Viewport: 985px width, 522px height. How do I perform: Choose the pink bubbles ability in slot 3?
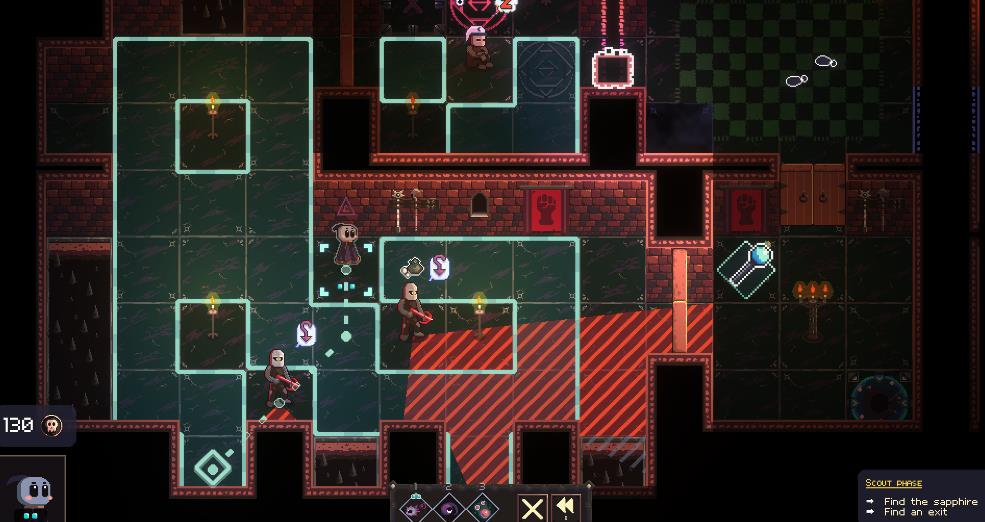(x=483, y=508)
